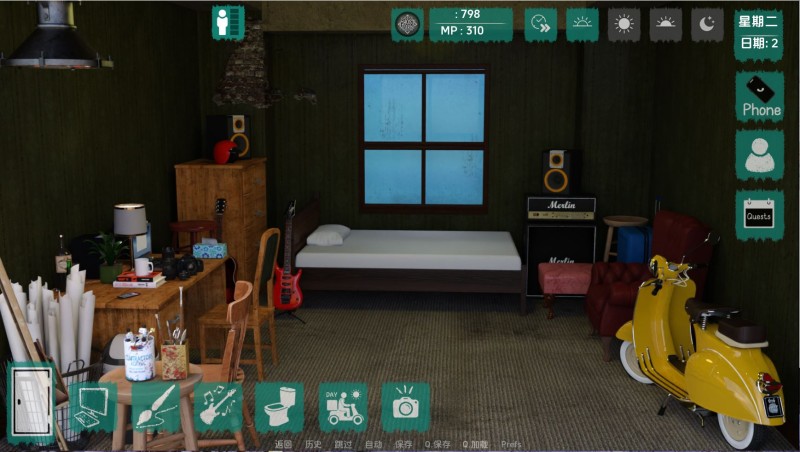Open the Phone menu
800x452 pixels.
click(759, 96)
